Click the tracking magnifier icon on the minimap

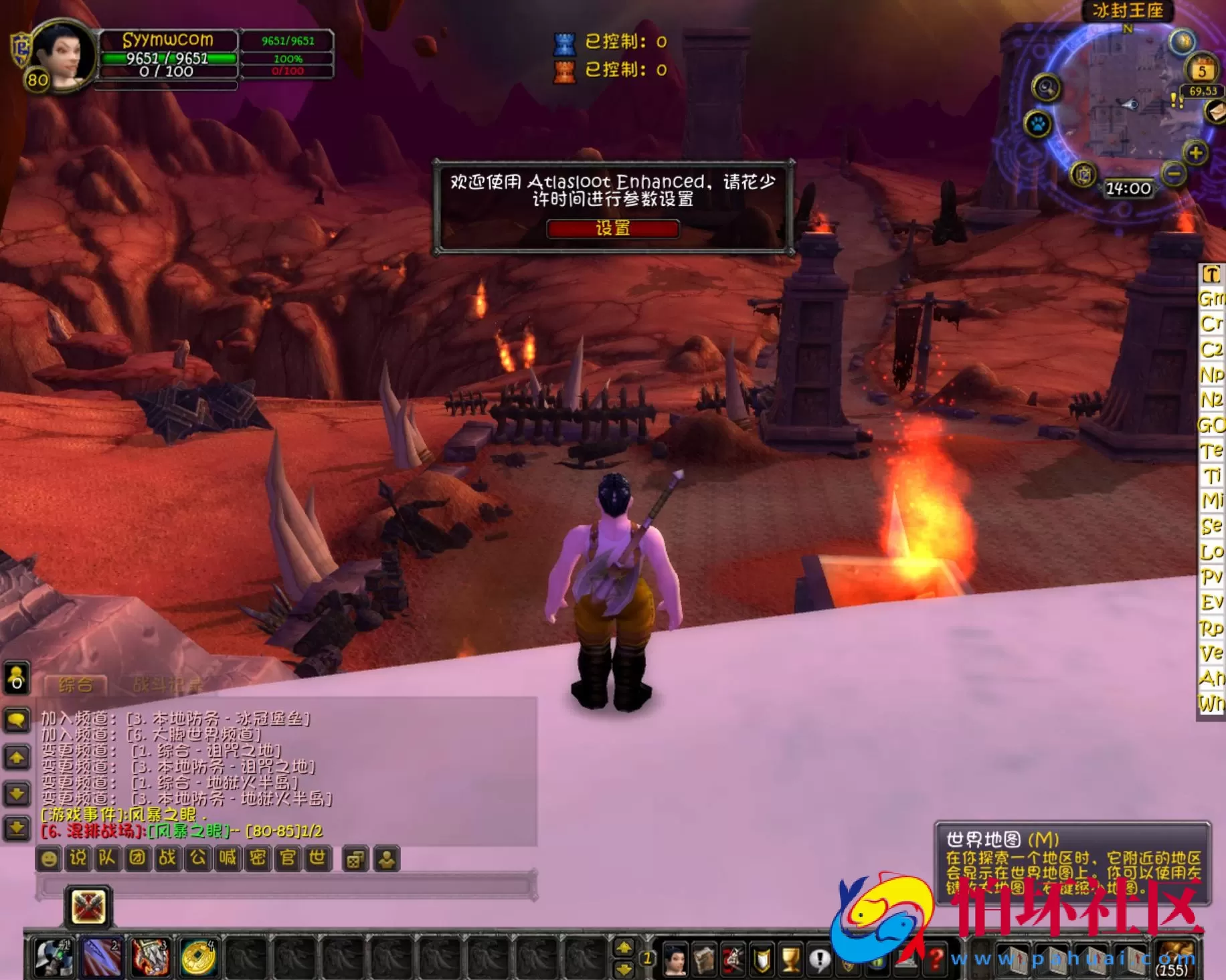(1045, 88)
